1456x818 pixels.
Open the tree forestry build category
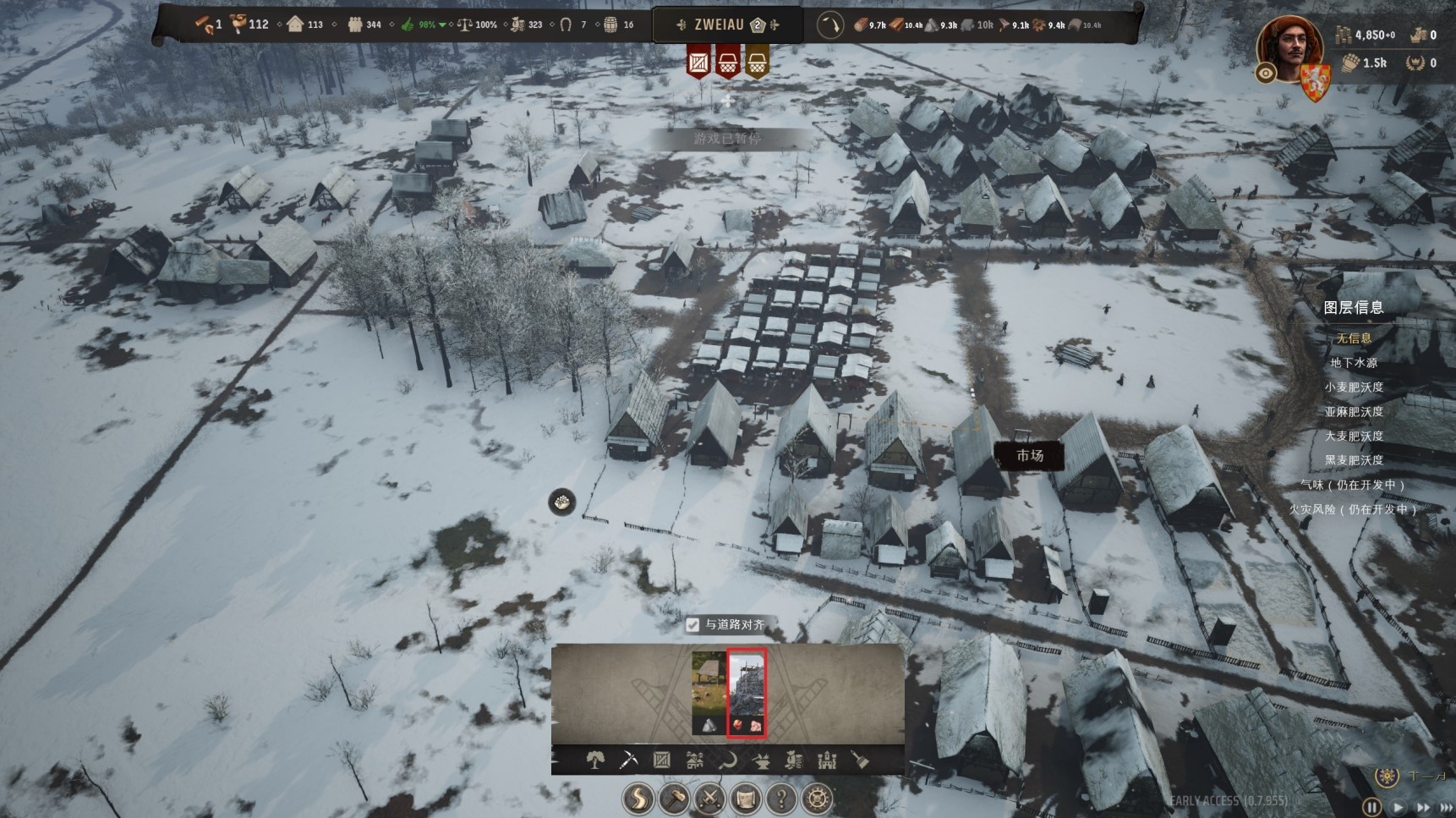[595, 760]
